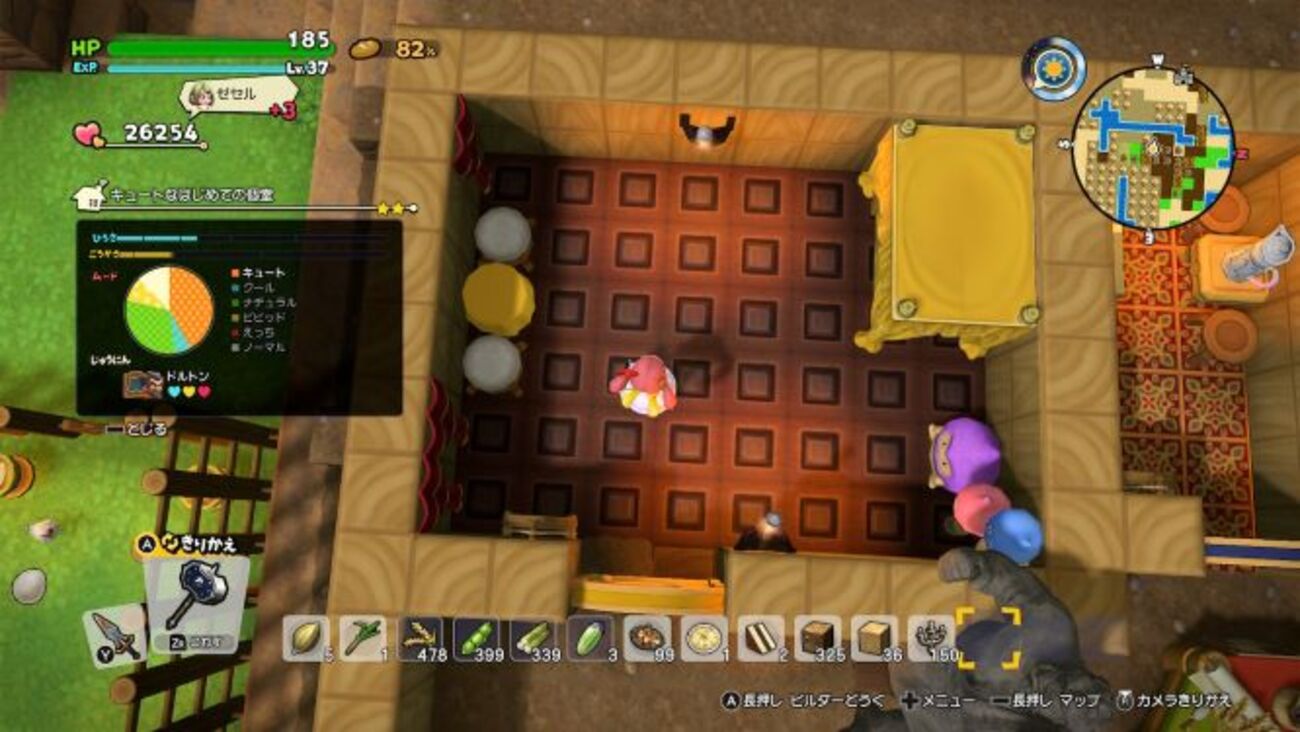The image size is (1300, 732).
Task: View the room mood pie chart
Action: coord(168,310)
